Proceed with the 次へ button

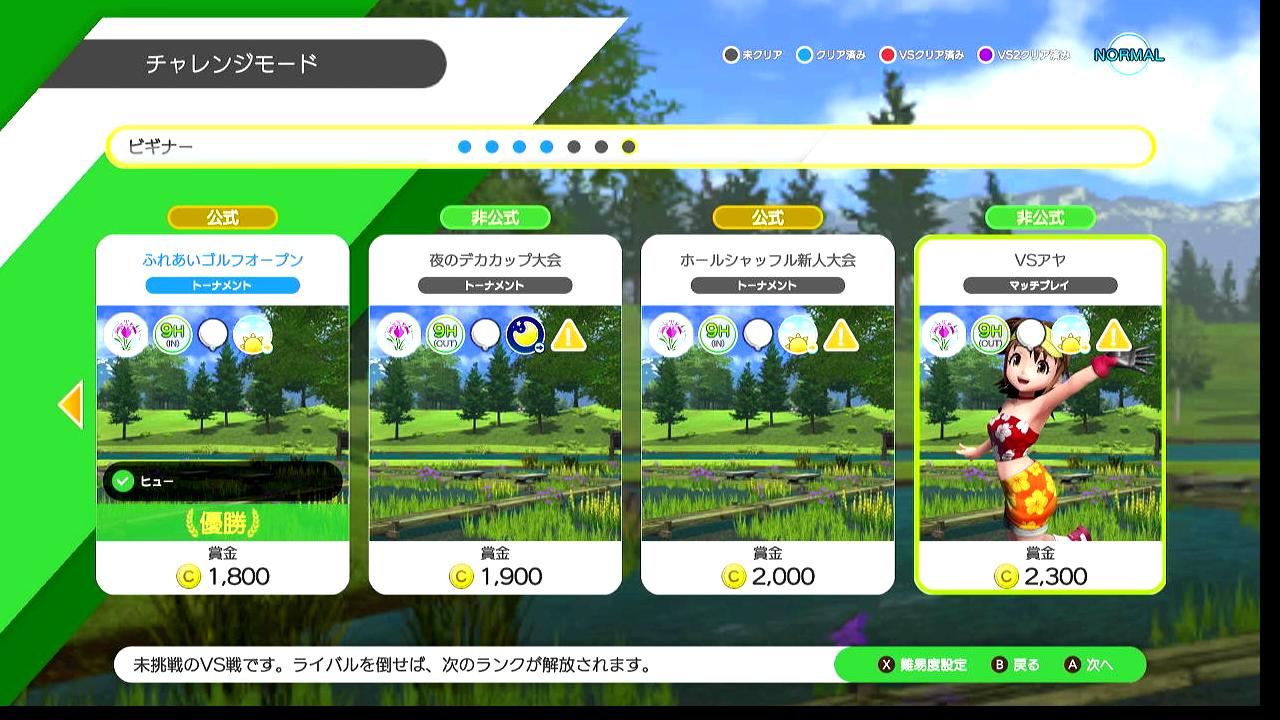tap(1090, 665)
